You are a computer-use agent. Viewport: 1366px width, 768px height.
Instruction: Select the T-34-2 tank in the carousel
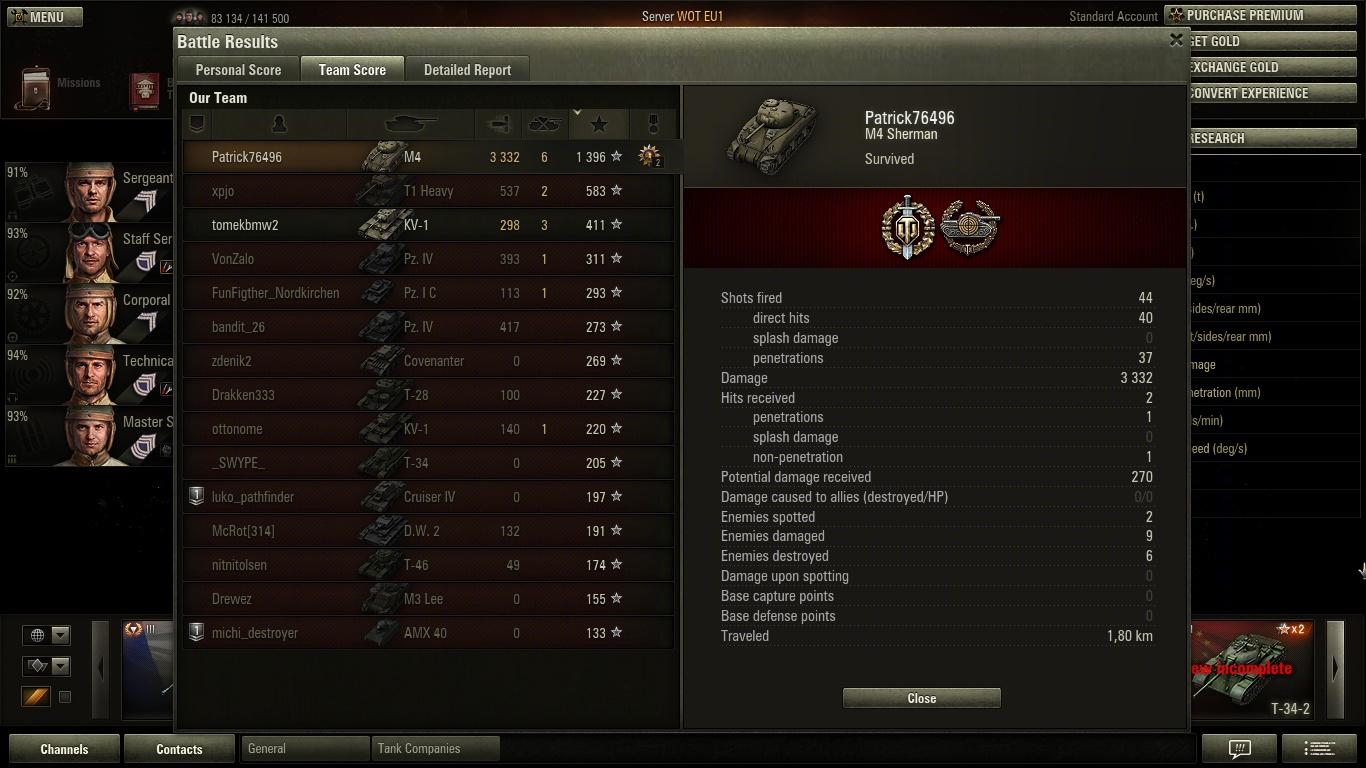pyautogui.click(x=1253, y=669)
